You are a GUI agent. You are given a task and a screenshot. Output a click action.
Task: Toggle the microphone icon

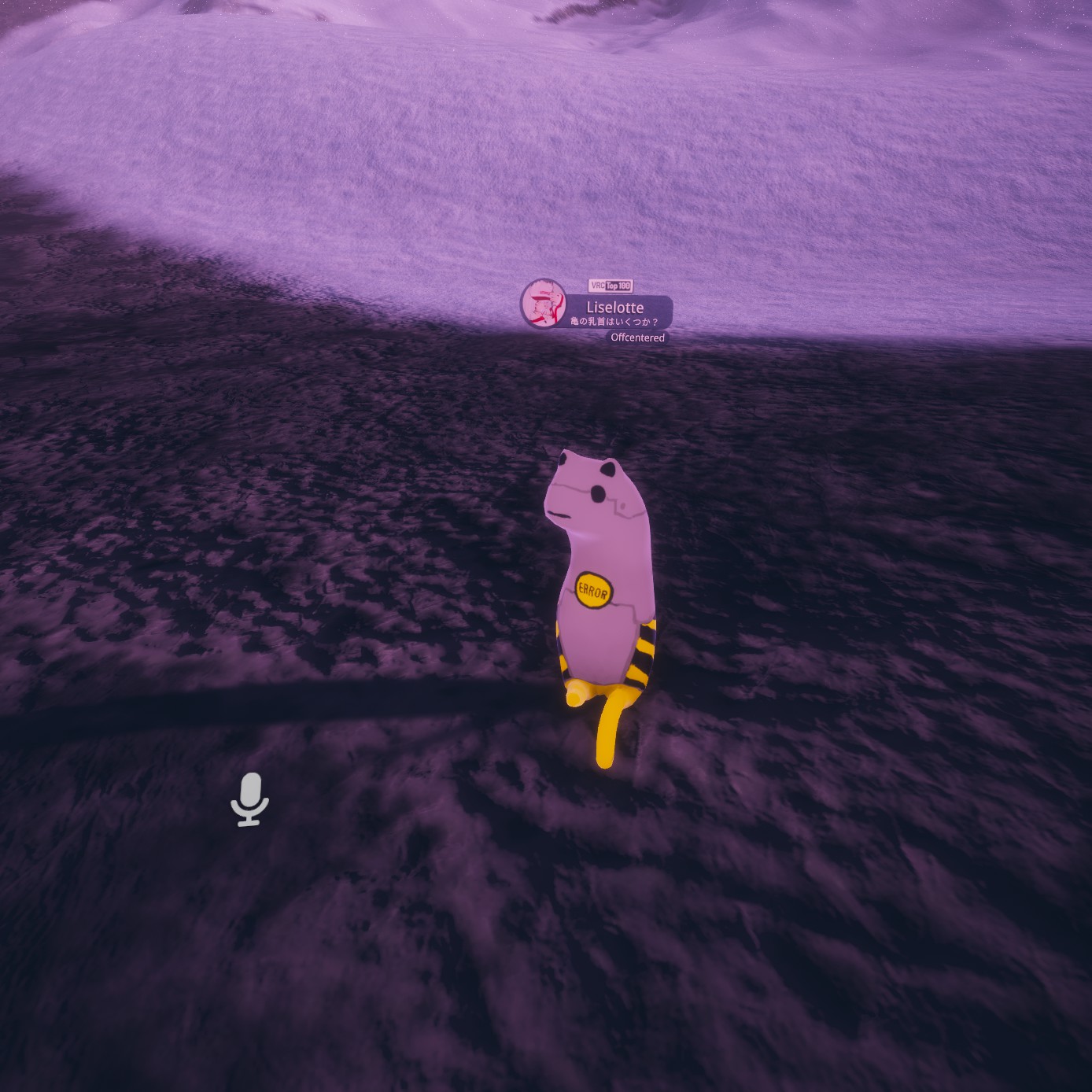[x=249, y=799]
